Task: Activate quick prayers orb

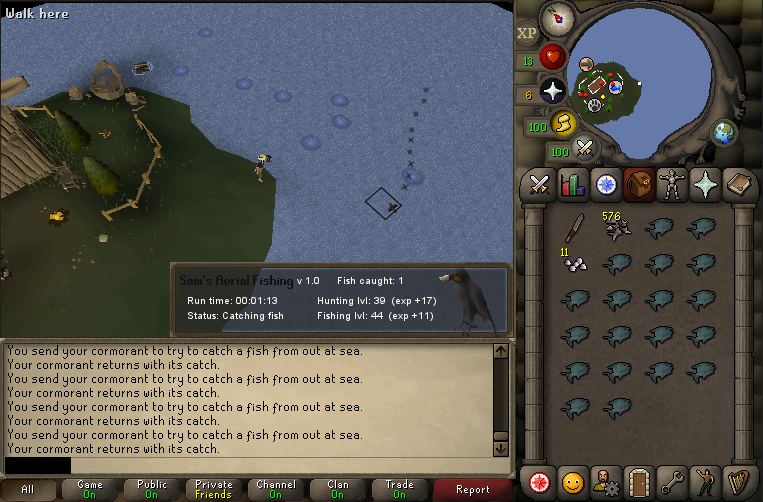Action: (x=553, y=92)
